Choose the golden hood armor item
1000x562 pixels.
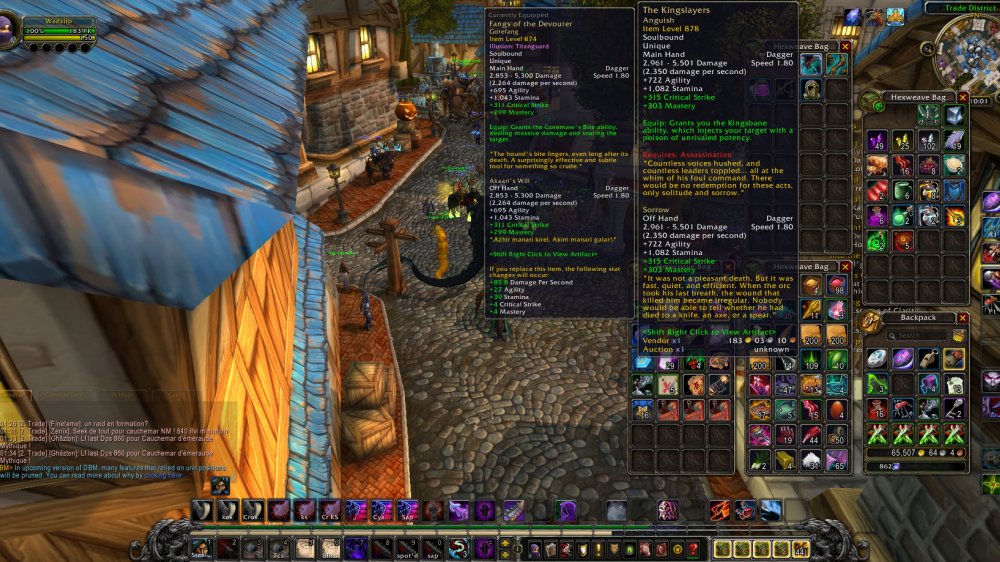(x=810, y=90)
